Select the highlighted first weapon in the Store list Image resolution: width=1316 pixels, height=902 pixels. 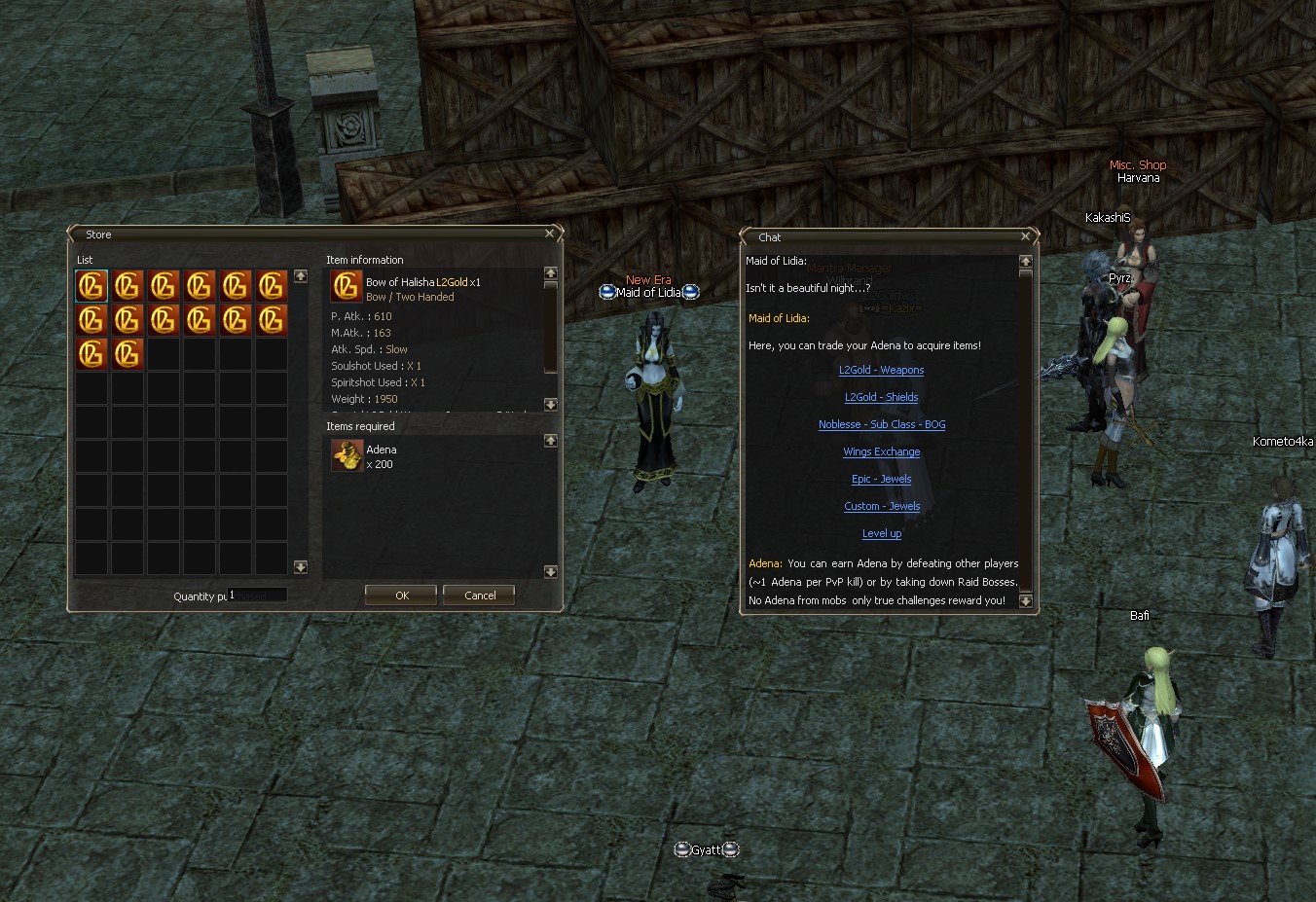point(91,286)
